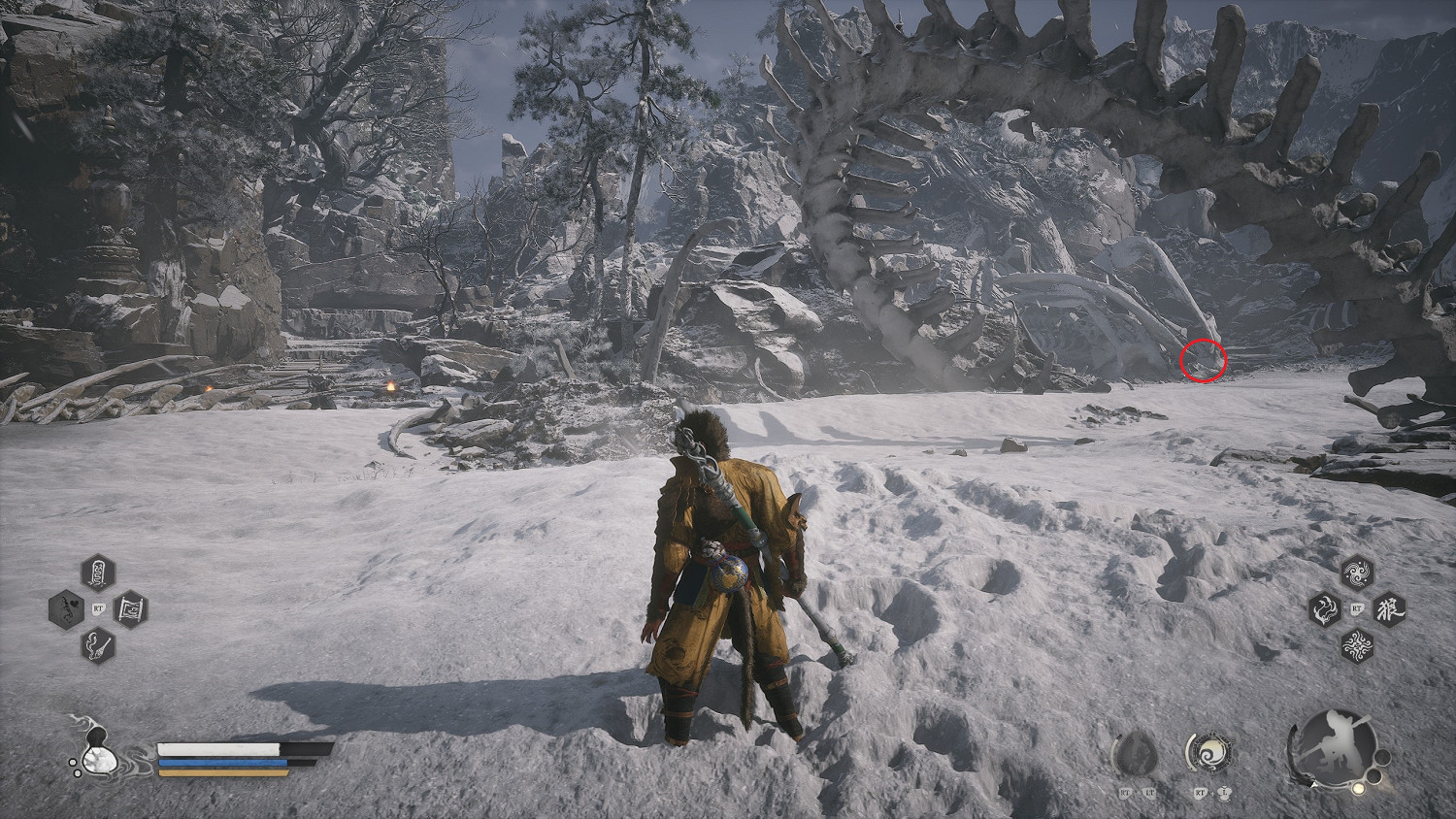Activate the spiral vessel ability
Screen dimensions: 1456x819
1209,753
